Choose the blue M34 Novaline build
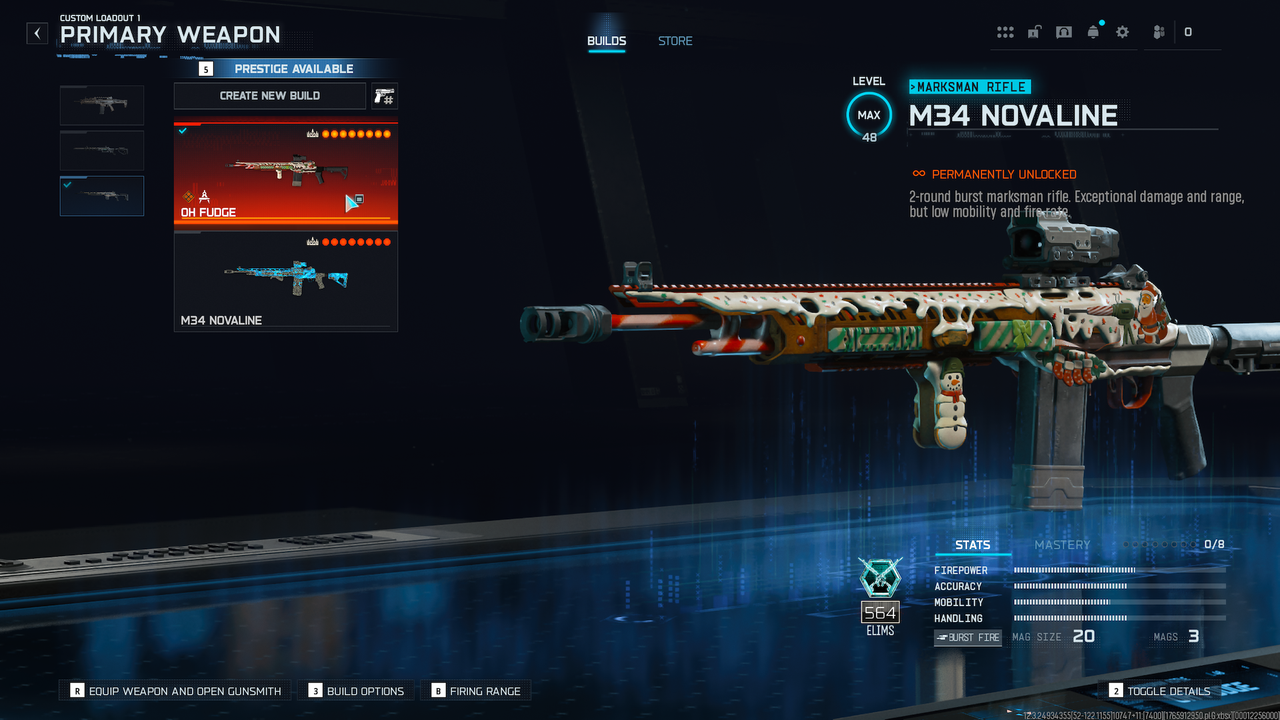Image resolution: width=1280 pixels, height=720 pixels. tap(286, 281)
